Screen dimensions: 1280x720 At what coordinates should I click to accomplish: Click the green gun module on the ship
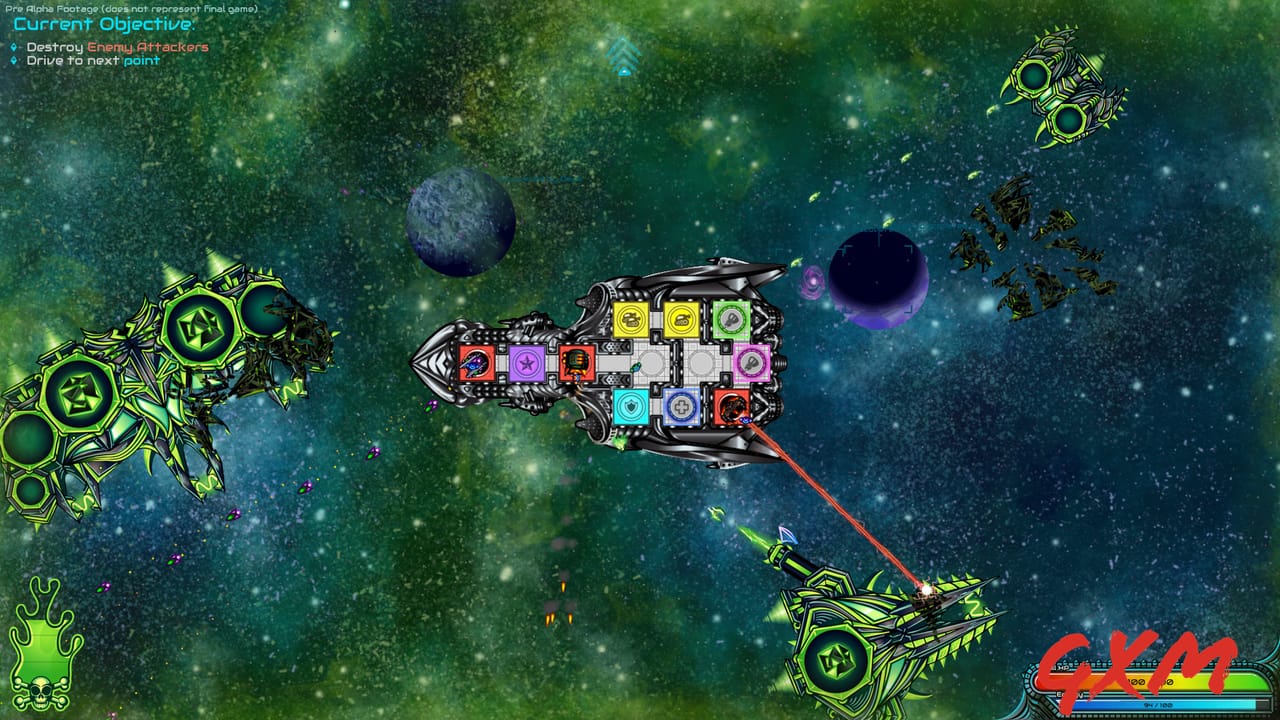click(x=729, y=319)
